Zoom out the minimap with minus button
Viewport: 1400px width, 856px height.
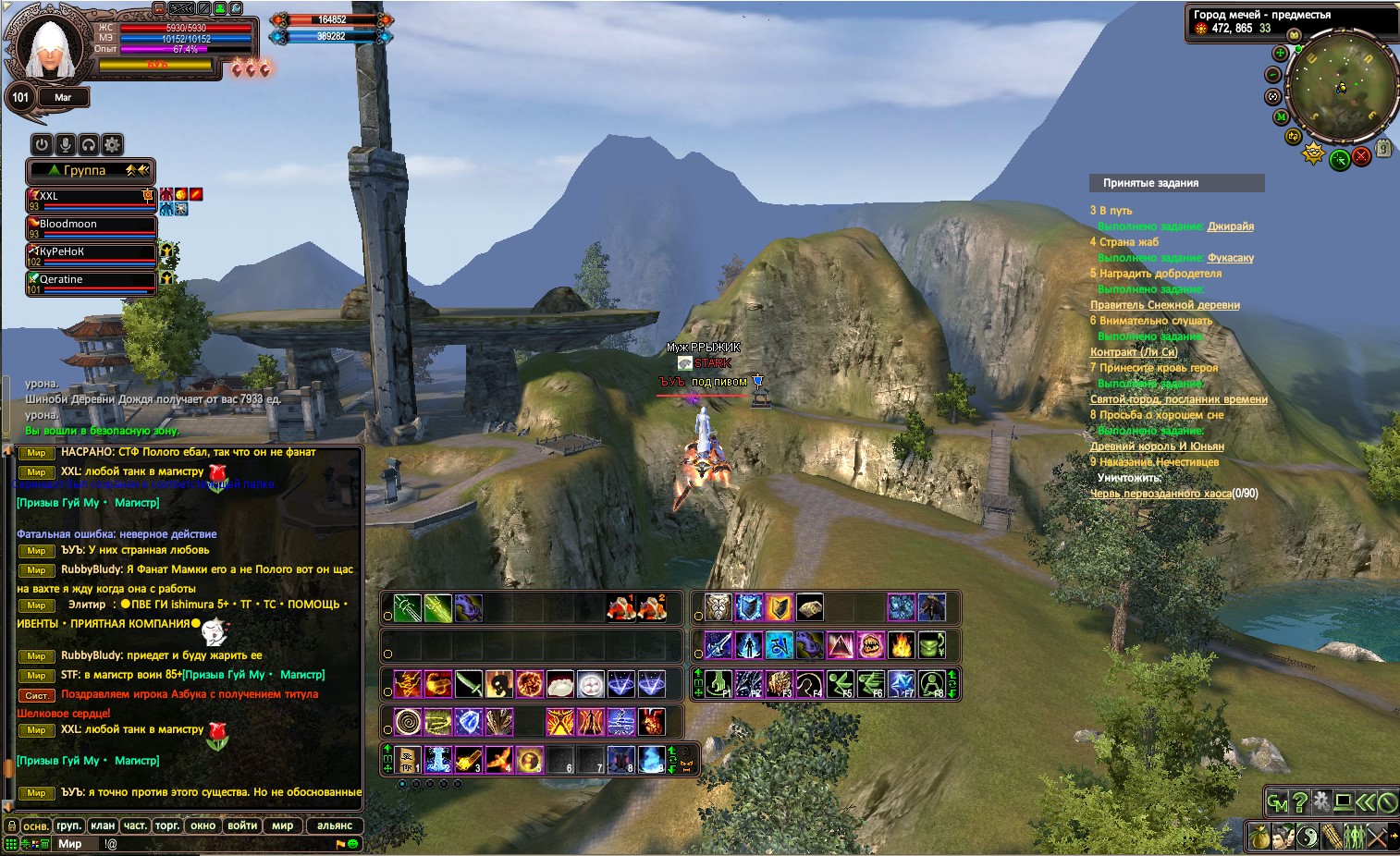(x=1273, y=75)
